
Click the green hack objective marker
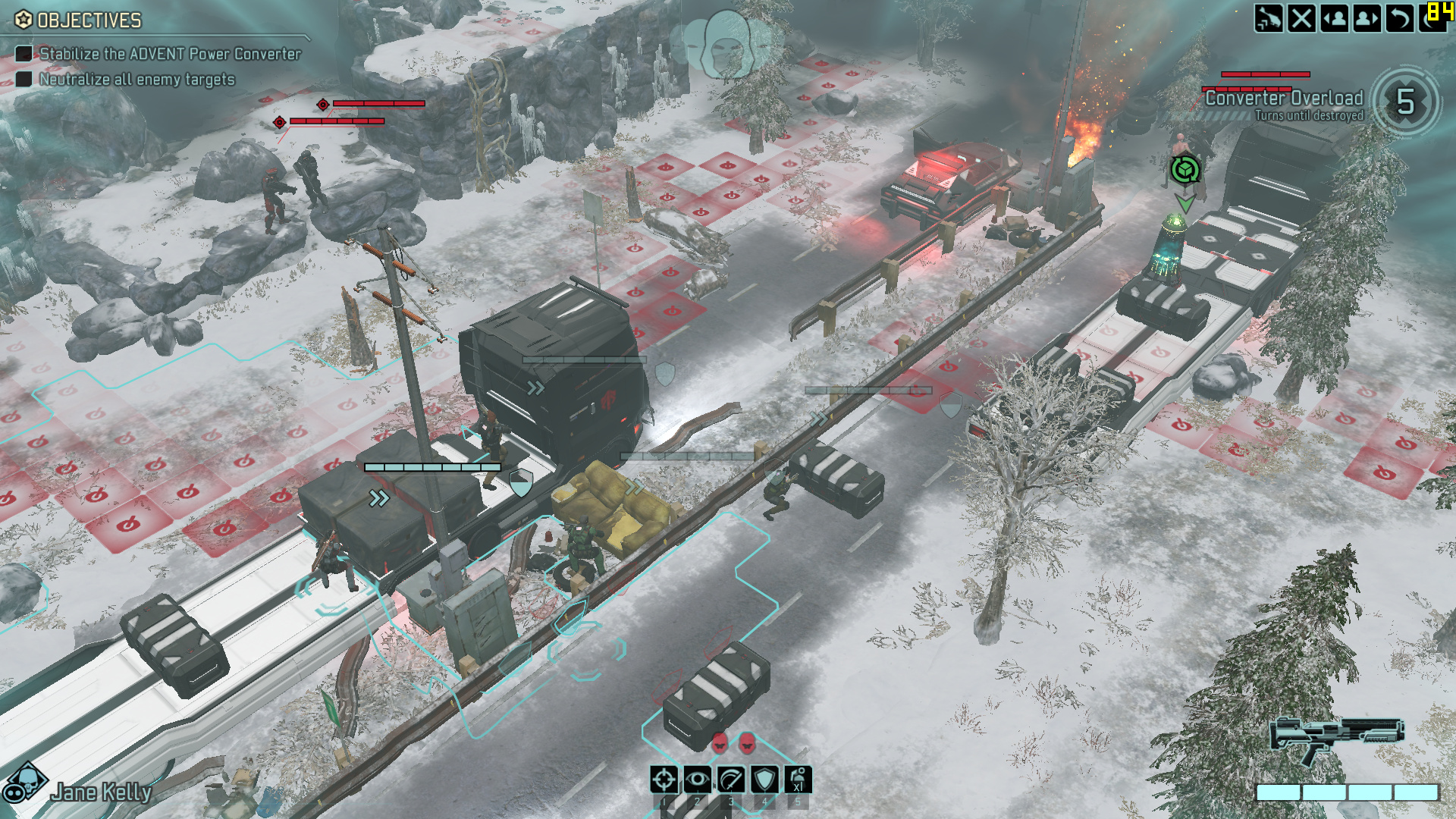click(1185, 170)
